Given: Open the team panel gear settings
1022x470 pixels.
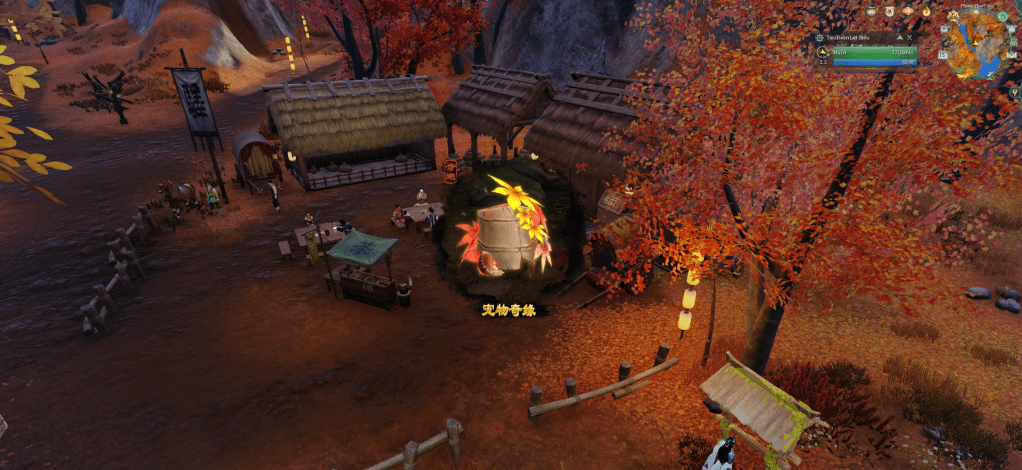Looking at the screenshot, I should 819,38.
